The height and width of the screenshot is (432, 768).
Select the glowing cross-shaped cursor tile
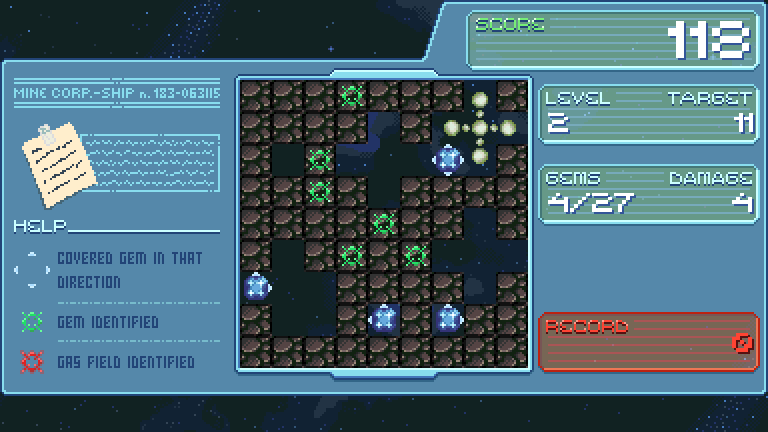tap(479, 127)
